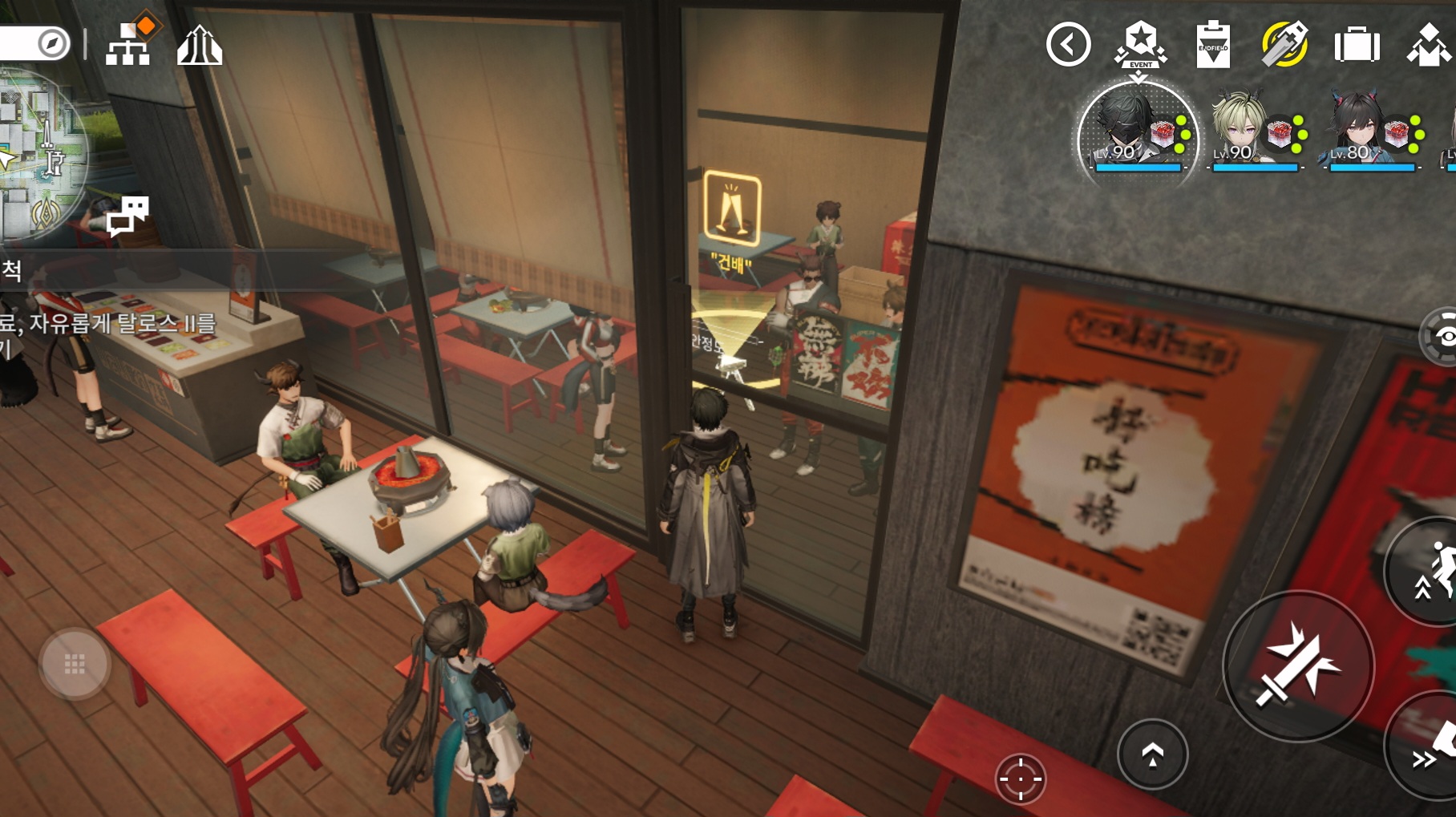Tap the jump up-arrow button
This screenshot has width=1456, height=817.
(x=1152, y=754)
